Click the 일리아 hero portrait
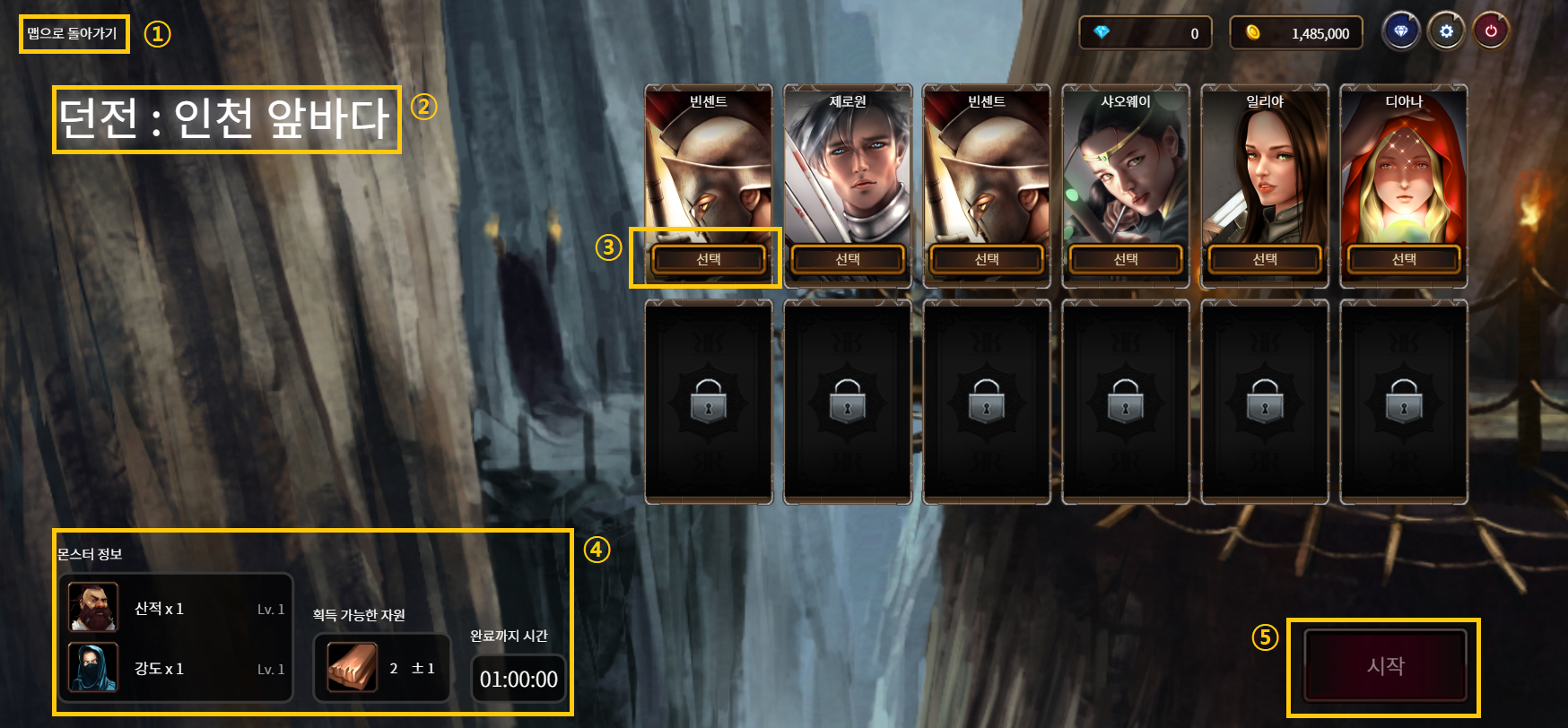Image resolution: width=1568 pixels, height=728 pixels. tap(1265, 170)
